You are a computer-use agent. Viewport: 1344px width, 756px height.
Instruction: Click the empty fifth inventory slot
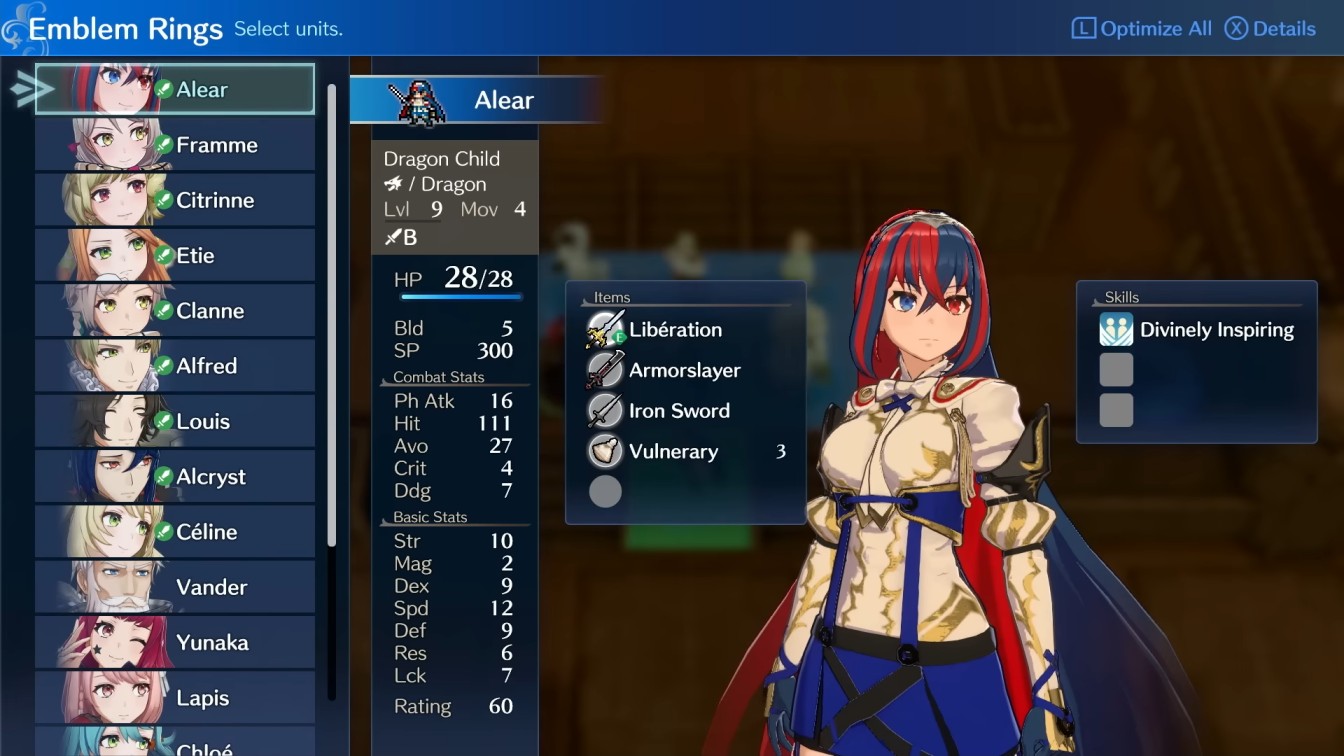point(604,491)
